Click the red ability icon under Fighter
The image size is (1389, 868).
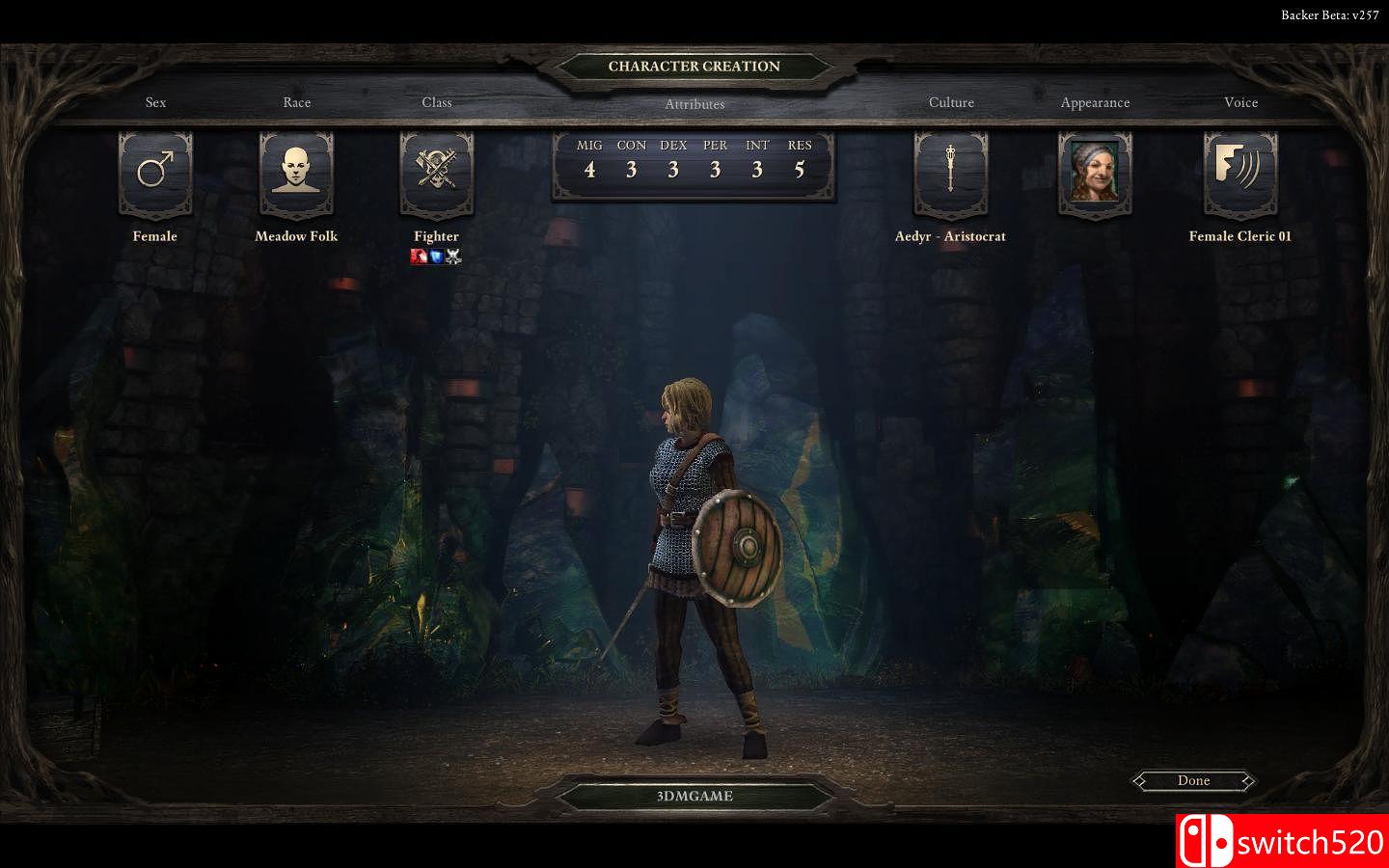coord(420,256)
